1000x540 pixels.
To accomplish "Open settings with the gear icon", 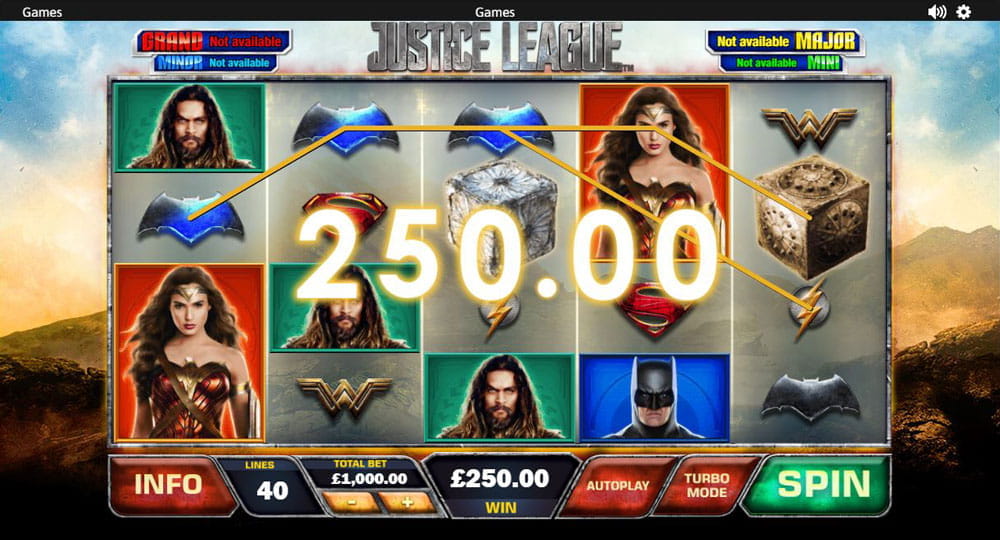I will tap(964, 12).
